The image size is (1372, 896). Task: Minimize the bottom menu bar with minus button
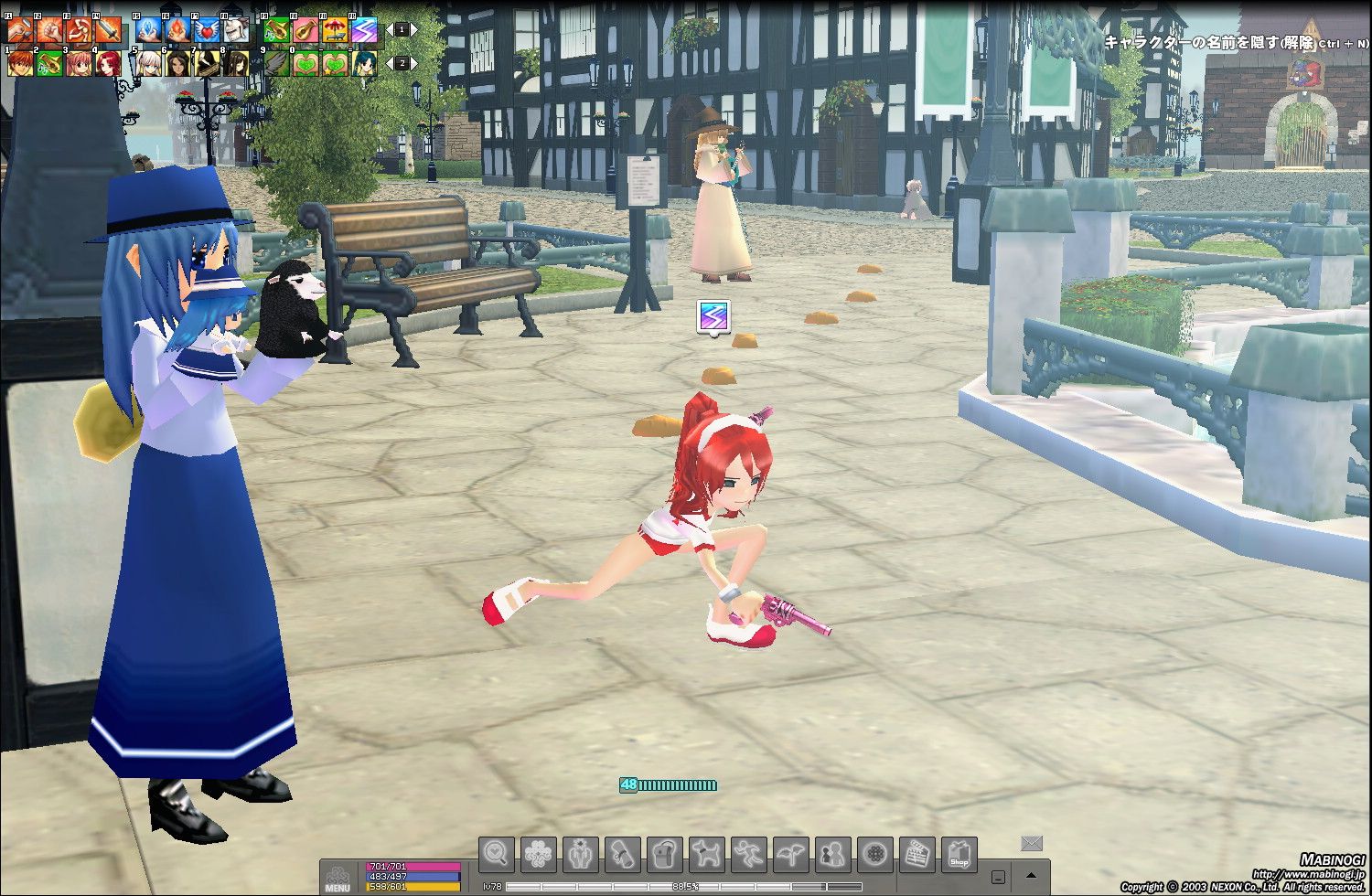click(x=998, y=876)
